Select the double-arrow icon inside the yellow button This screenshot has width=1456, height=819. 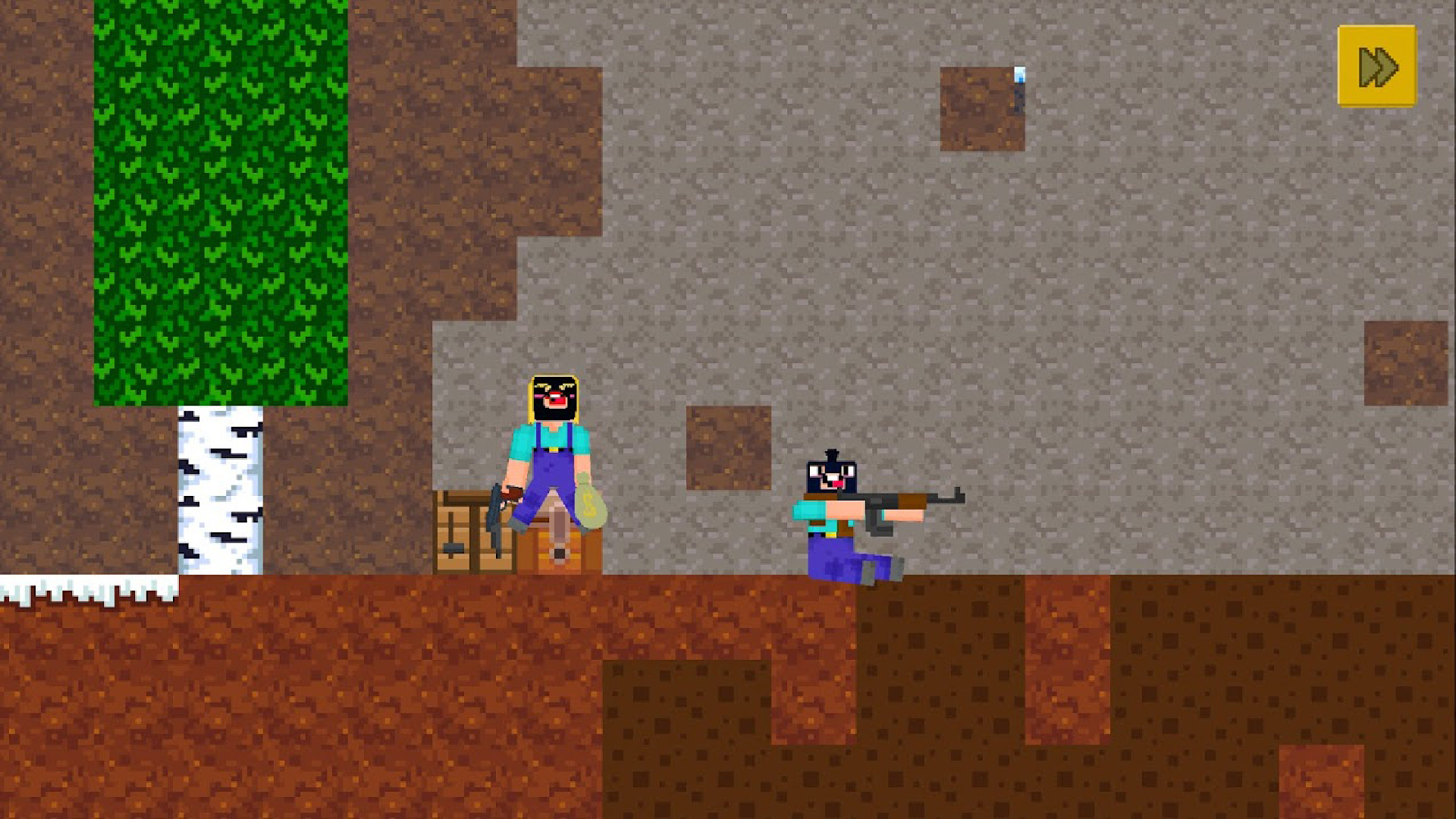[1376, 68]
